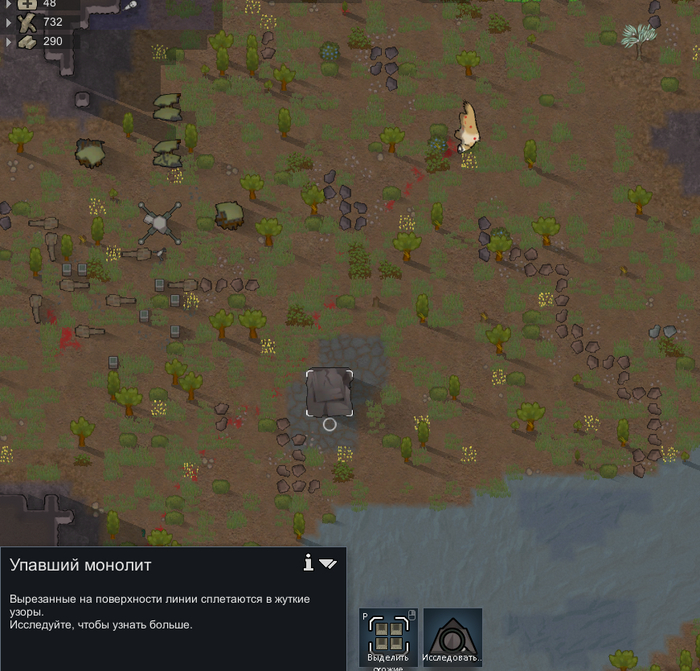Open the info card for Упавший монолит
The image size is (700, 671).
coord(309,562)
